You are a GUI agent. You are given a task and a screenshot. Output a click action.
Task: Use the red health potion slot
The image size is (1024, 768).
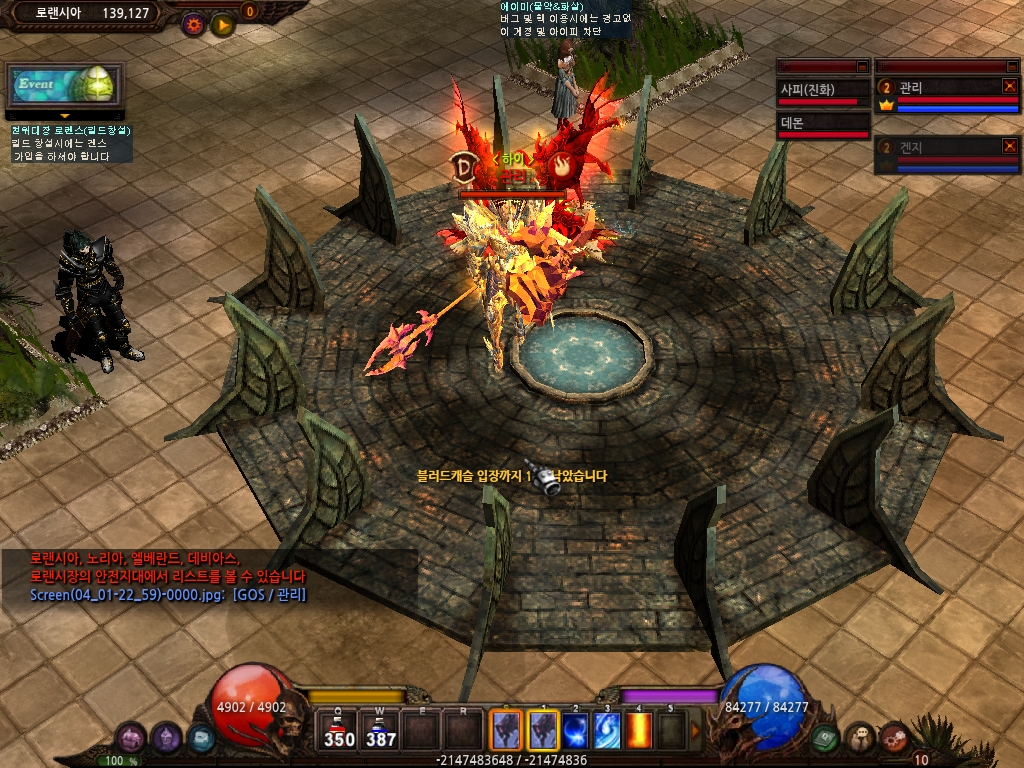339,730
